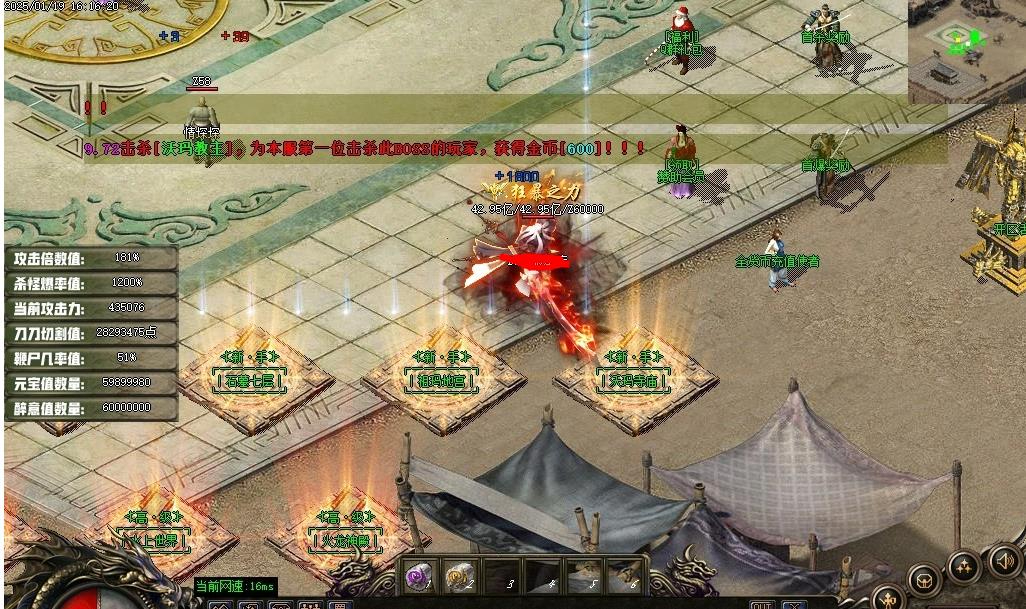Use the golden scroll in hotbar slot 2
This screenshot has height=609, width=1026.
[x=459, y=577]
